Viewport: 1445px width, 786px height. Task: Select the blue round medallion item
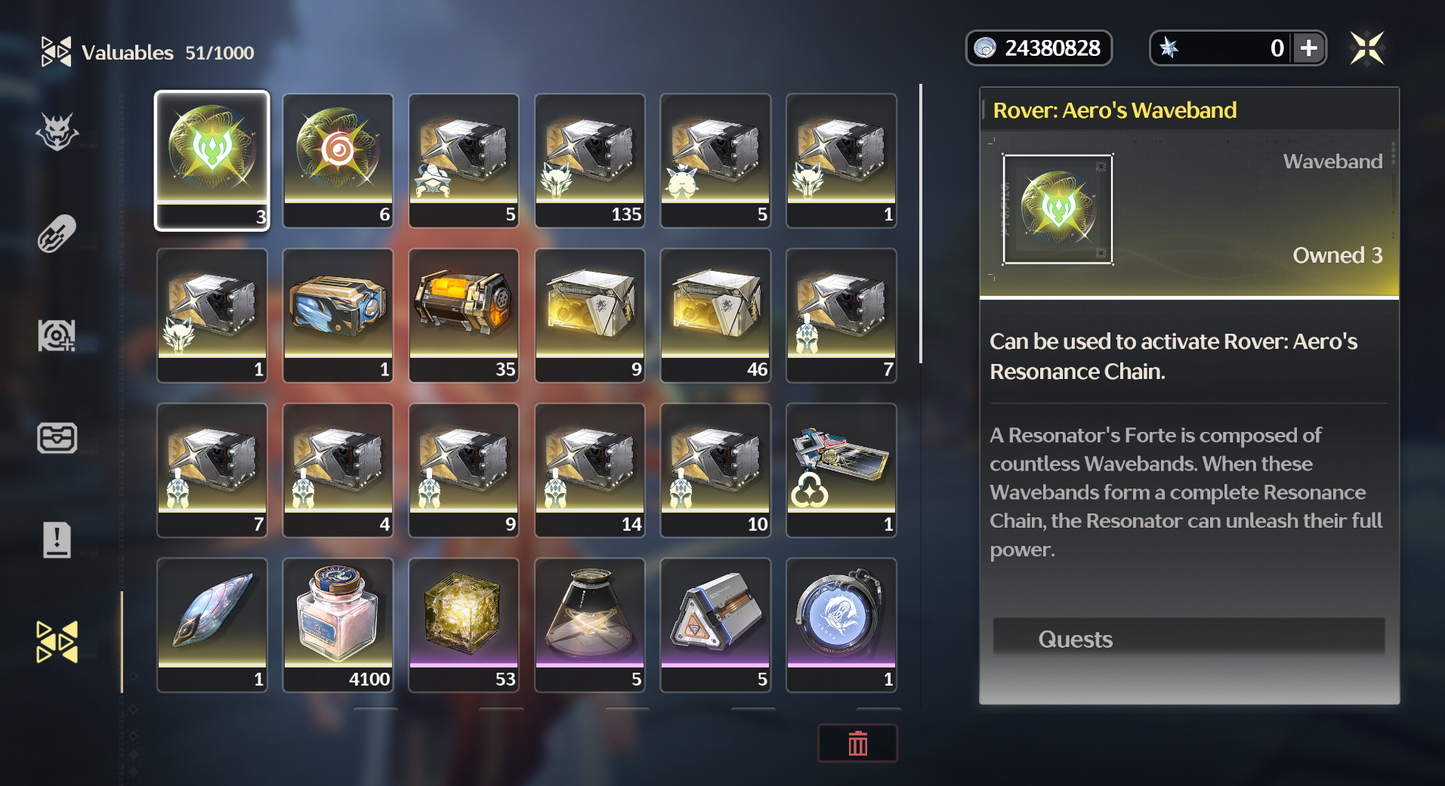pyautogui.click(x=842, y=625)
